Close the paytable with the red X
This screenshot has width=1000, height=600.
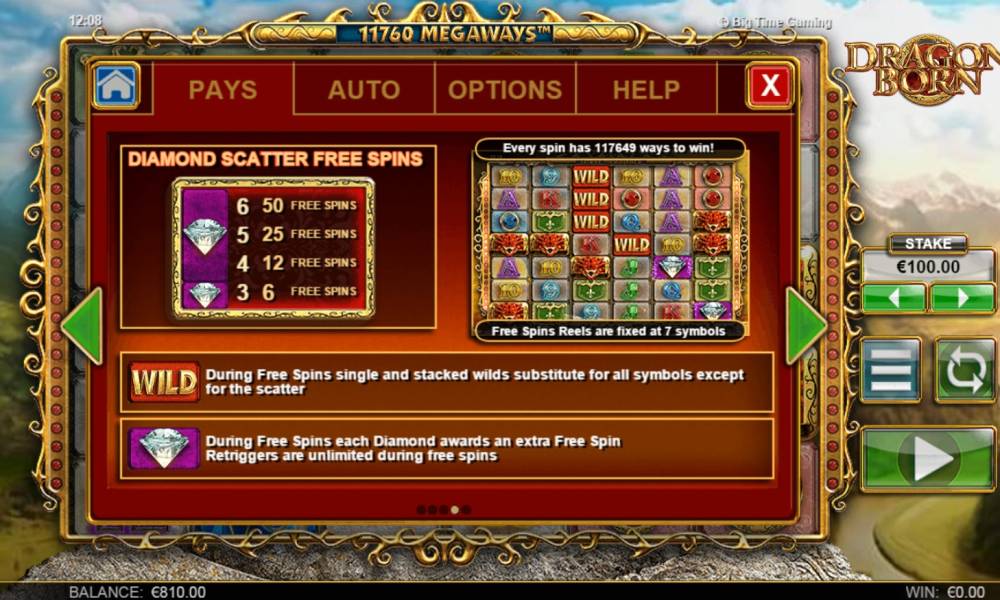click(x=770, y=86)
